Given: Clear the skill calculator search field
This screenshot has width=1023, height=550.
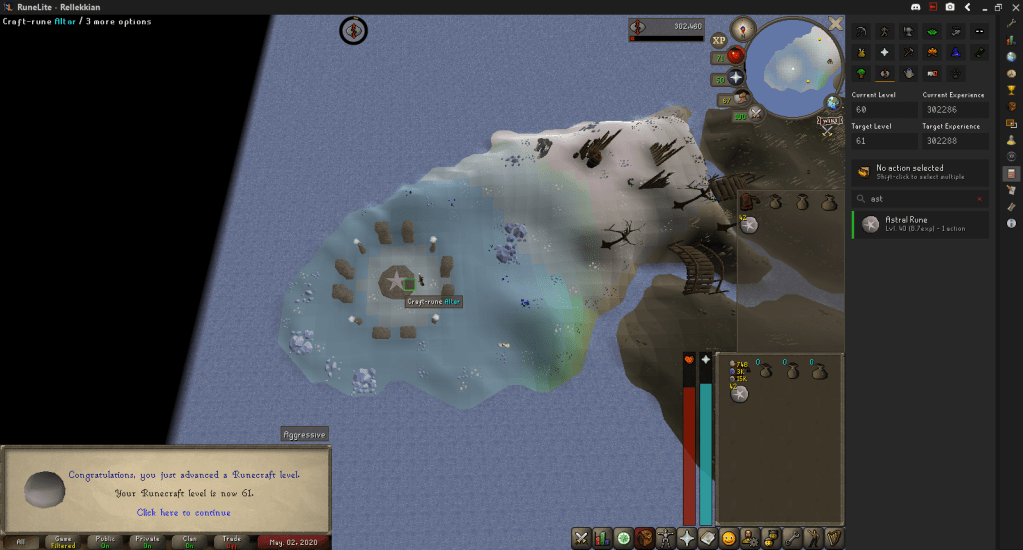Looking at the screenshot, I should pyautogui.click(x=978, y=198).
